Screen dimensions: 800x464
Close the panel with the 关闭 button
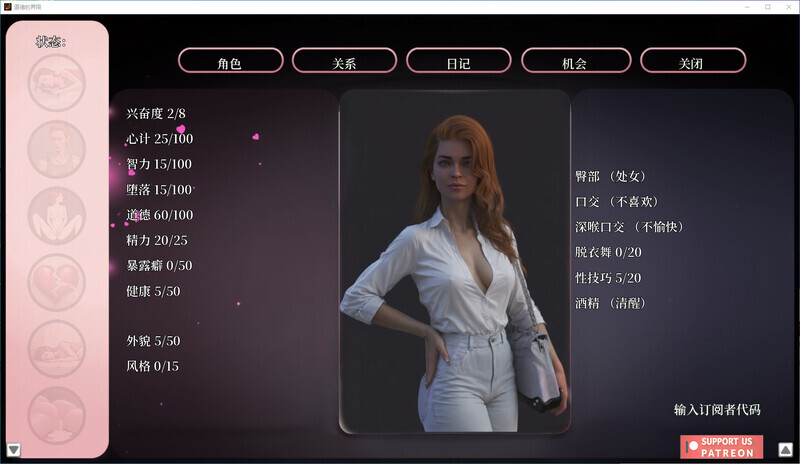pos(692,61)
